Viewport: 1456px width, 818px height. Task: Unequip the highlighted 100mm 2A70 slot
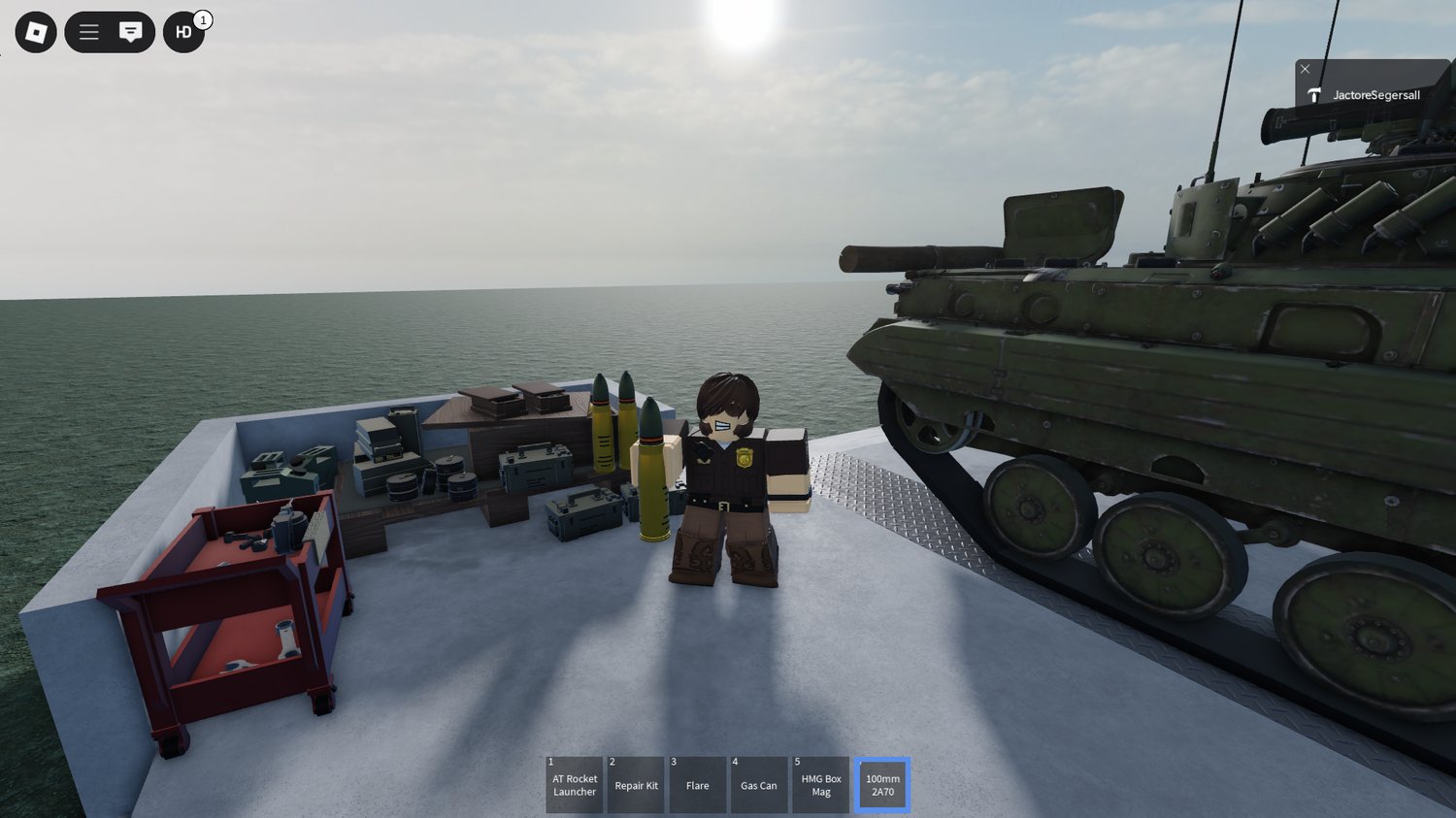(x=882, y=784)
